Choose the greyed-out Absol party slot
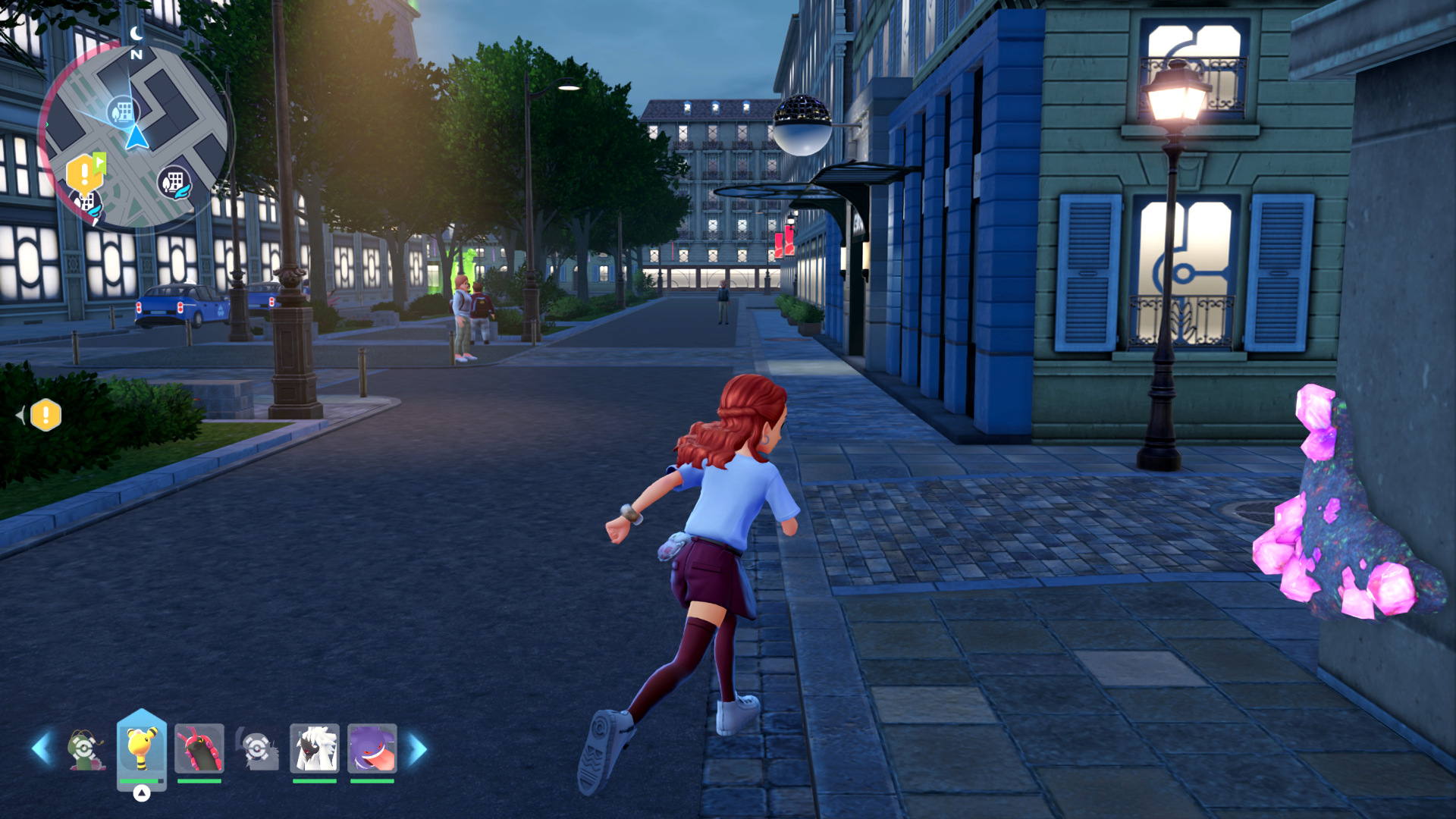The image size is (1456, 819). (258, 749)
